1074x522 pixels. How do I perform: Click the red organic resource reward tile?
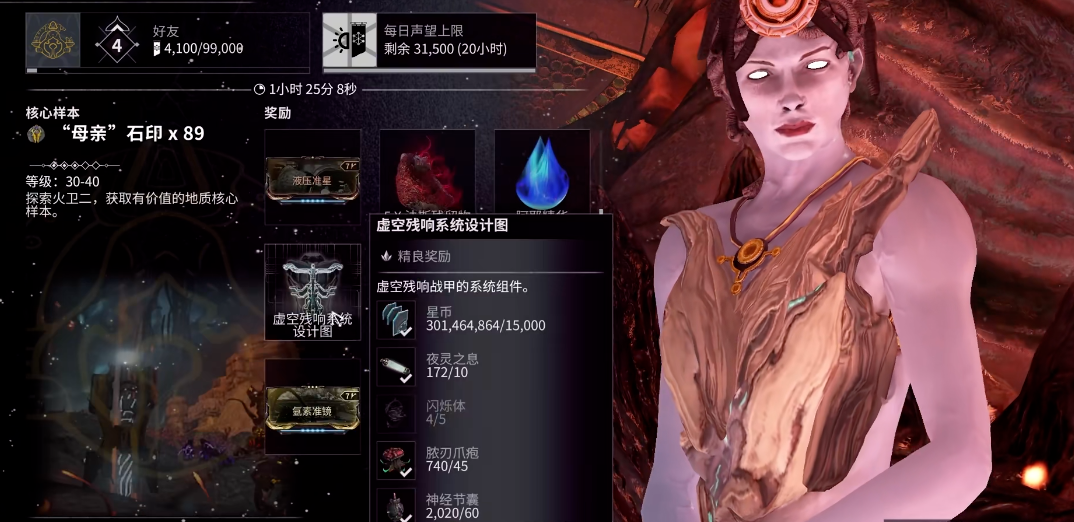click(x=427, y=172)
